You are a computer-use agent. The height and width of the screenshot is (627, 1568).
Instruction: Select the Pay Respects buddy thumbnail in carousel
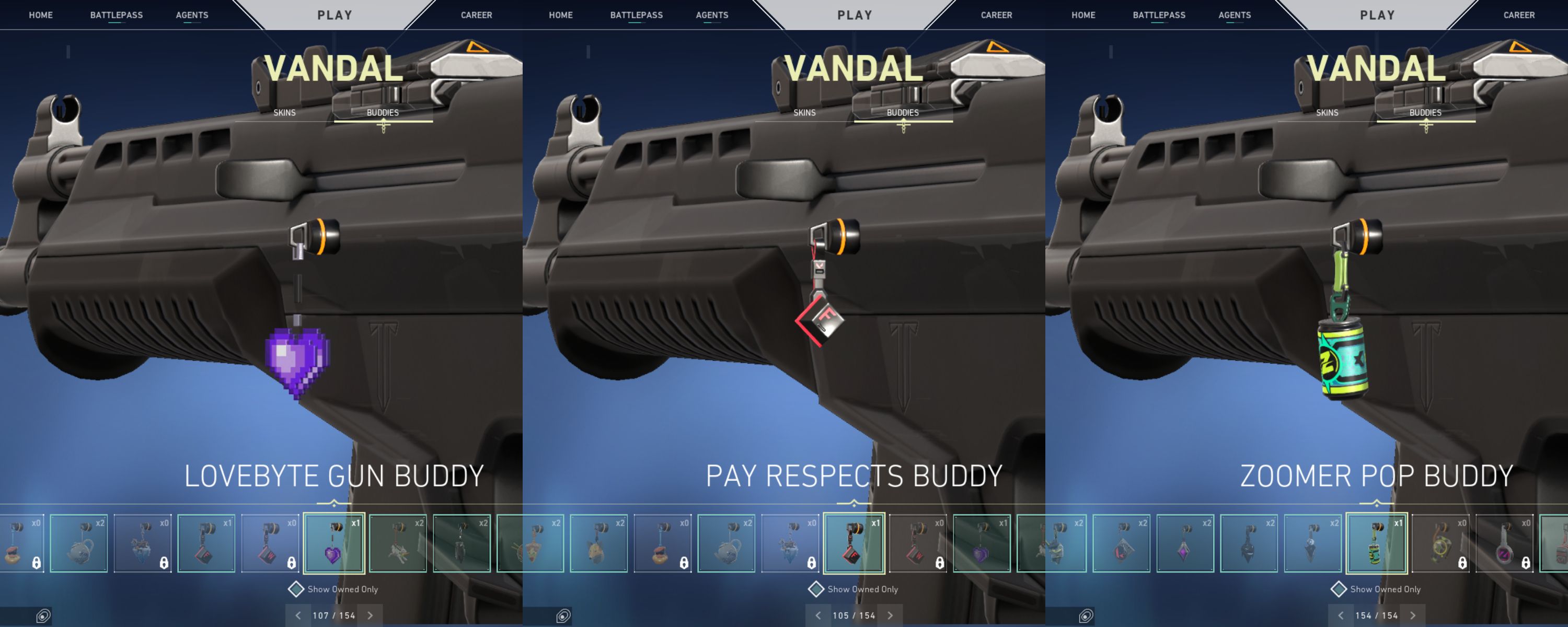tap(855, 543)
